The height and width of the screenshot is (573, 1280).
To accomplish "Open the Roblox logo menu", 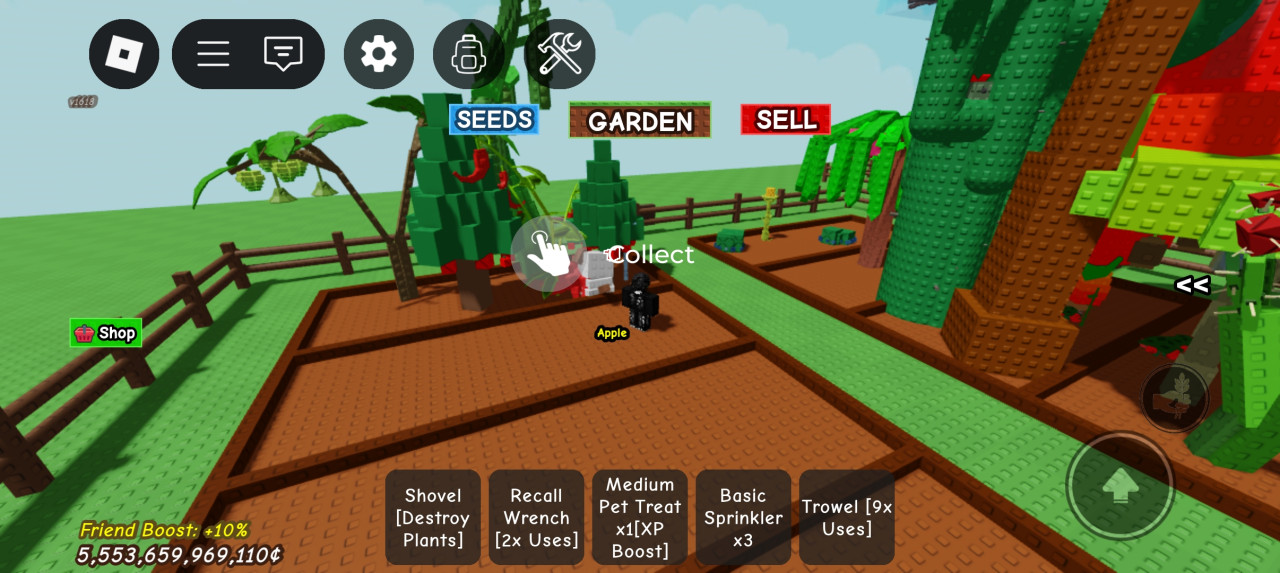I will coord(124,54).
